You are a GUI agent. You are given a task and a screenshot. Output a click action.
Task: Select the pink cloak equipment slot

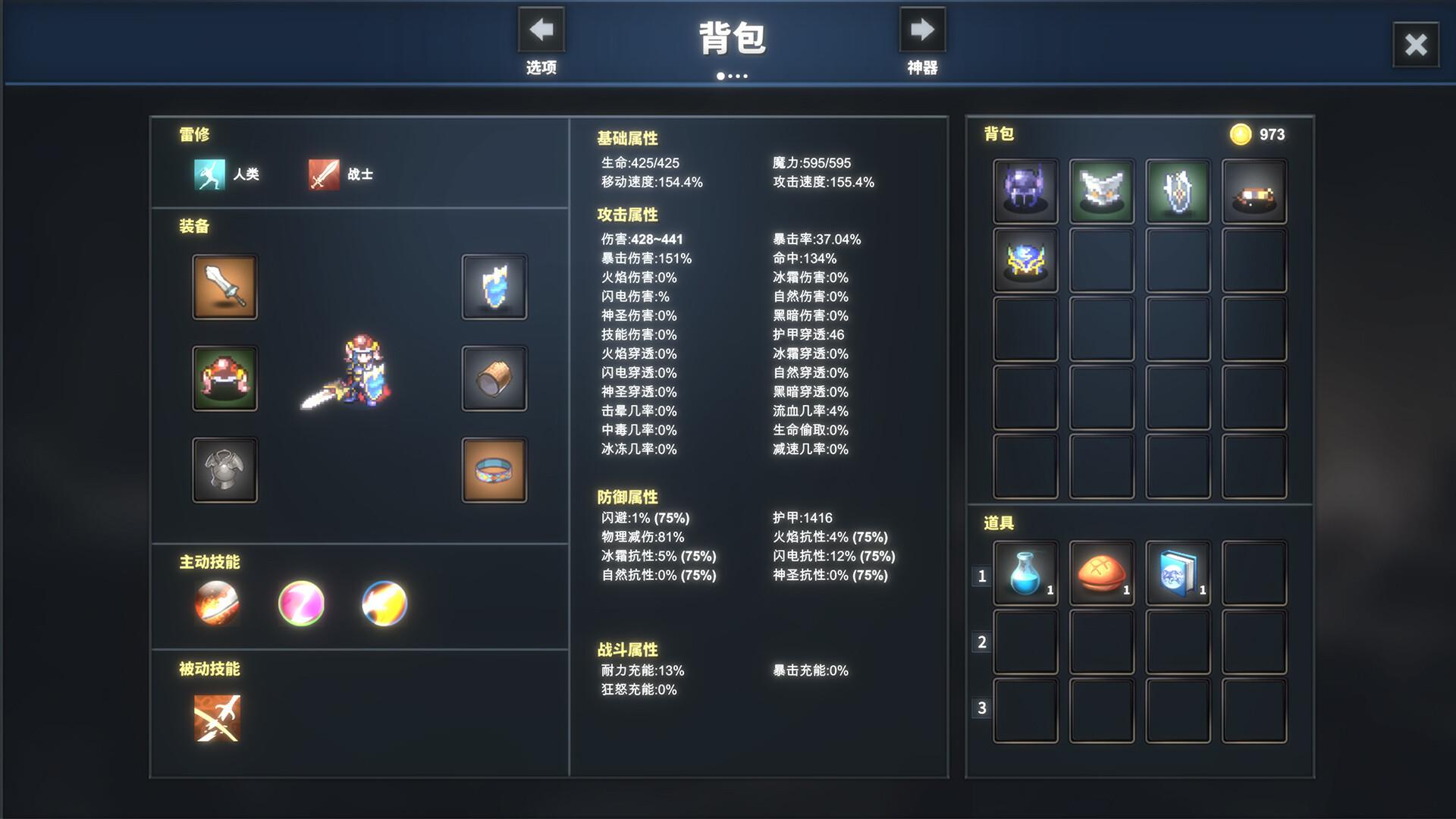(224, 378)
